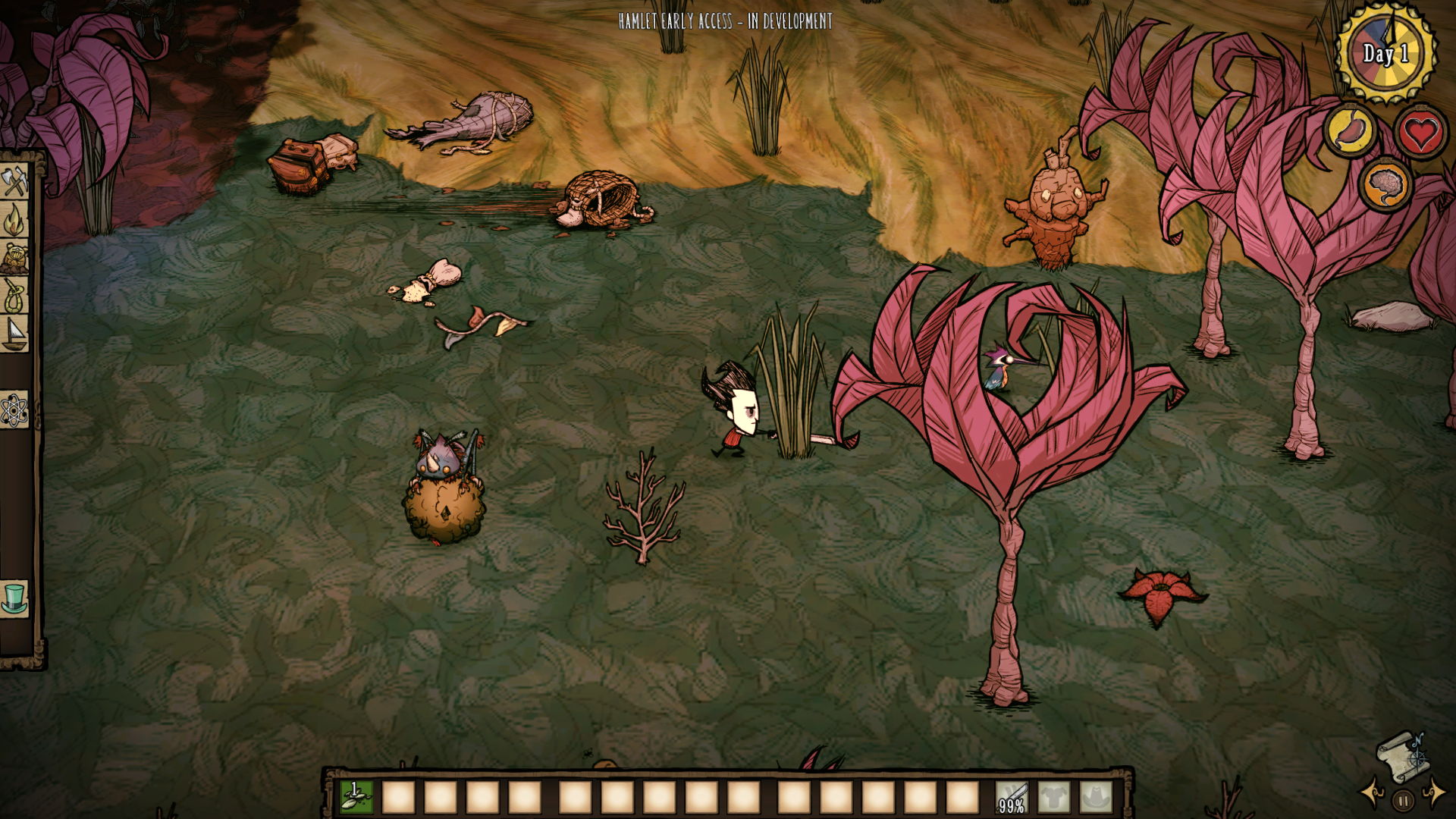Open the map scroll
The width and height of the screenshot is (1456, 819).
[1400, 756]
